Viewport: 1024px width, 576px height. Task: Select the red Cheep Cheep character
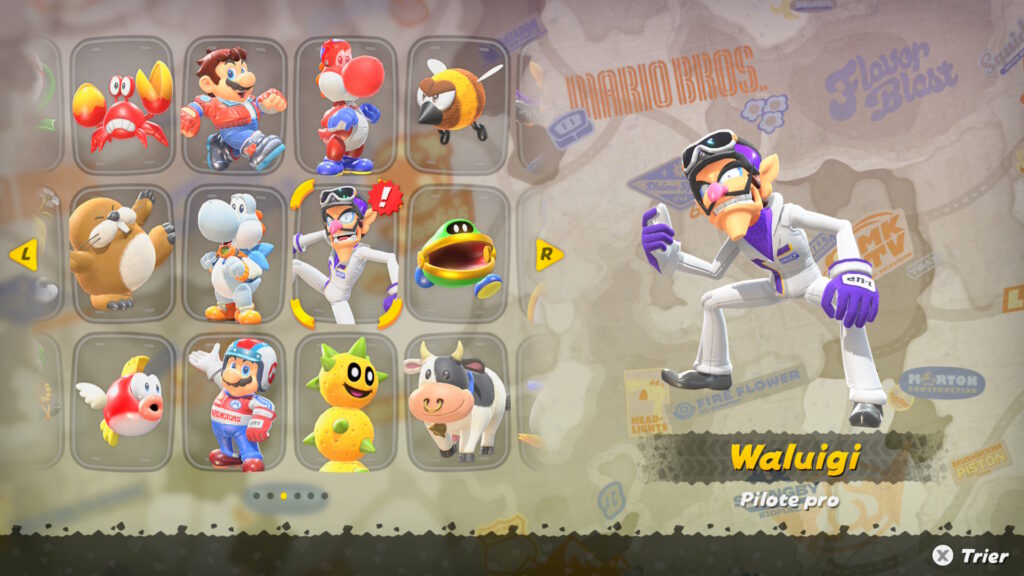[122, 402]
